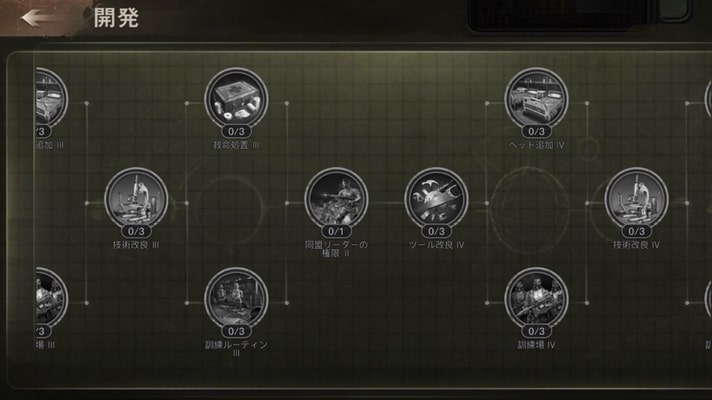Select the 救命処置 III research node
The image size is (712, 400).
[236, 99]
